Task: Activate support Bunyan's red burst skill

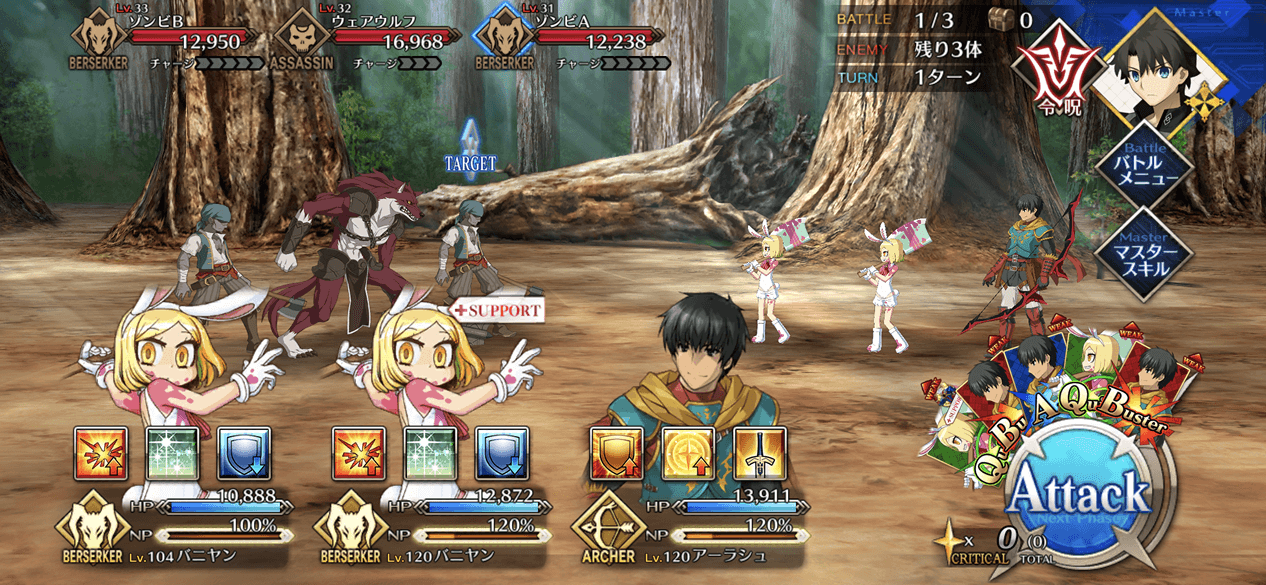Action: (358, 454)
